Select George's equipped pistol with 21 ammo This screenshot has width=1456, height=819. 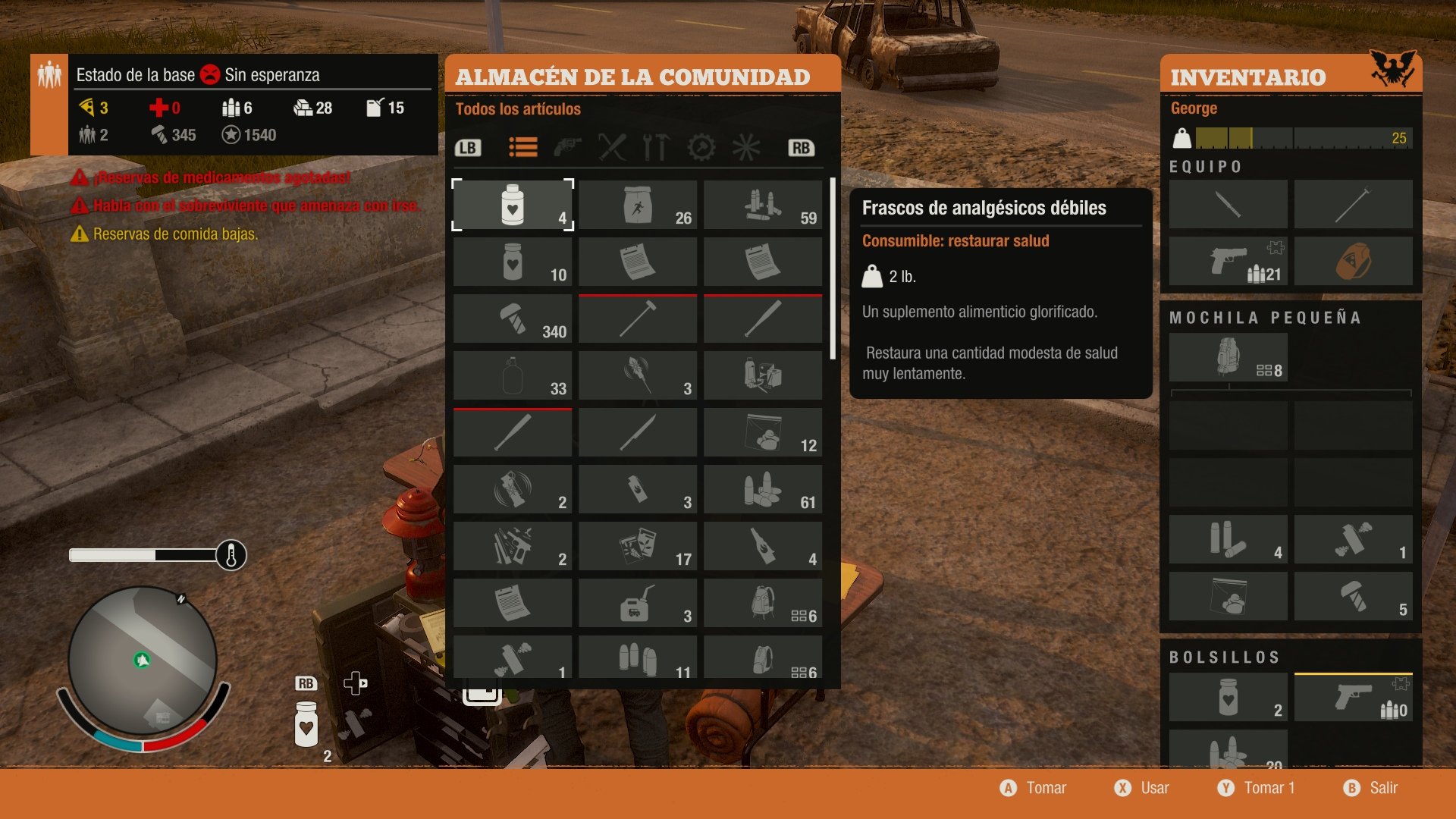[x=1228, y=261]
